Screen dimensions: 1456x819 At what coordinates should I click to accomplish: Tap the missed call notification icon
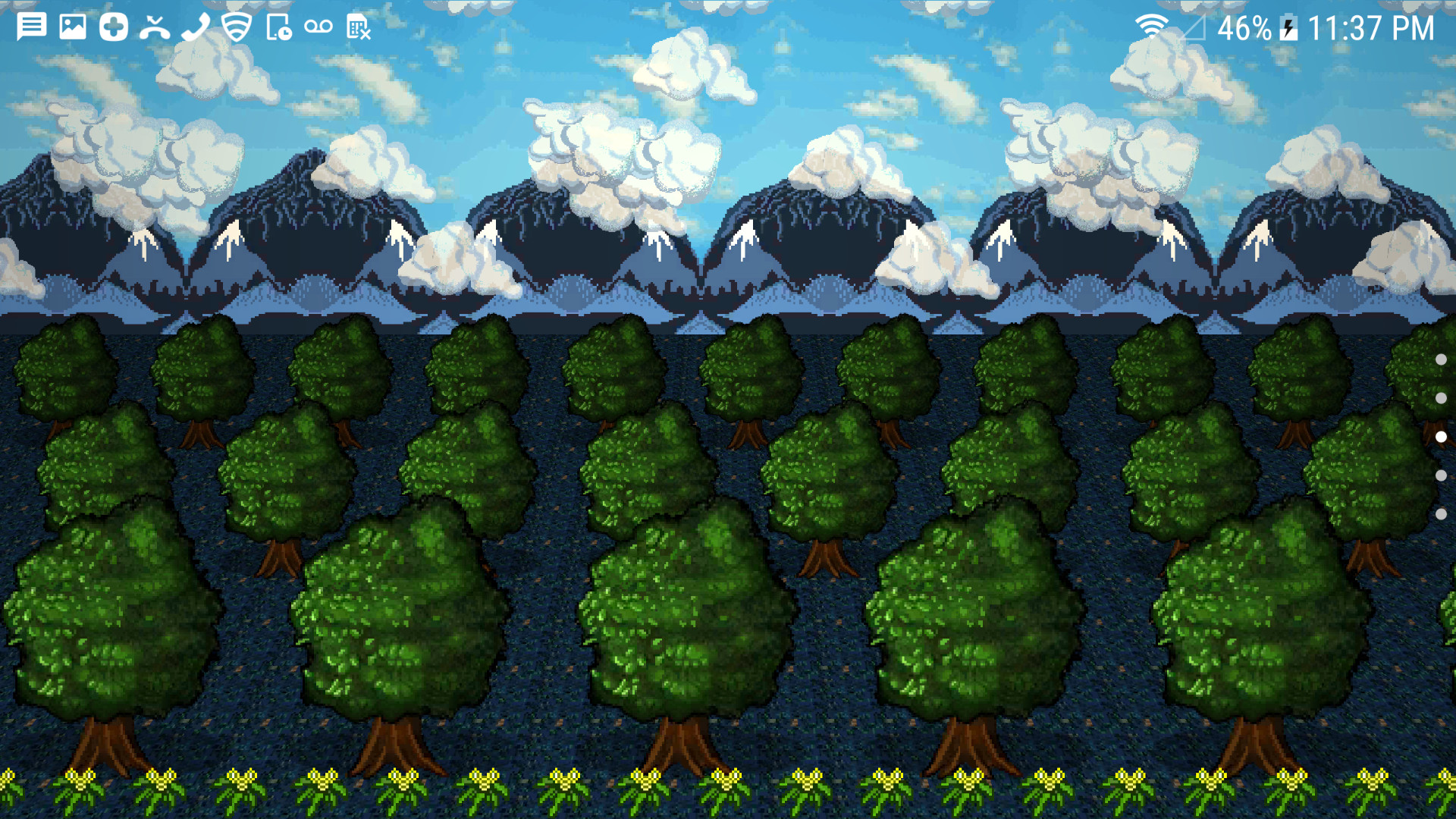tap(155, 28)
